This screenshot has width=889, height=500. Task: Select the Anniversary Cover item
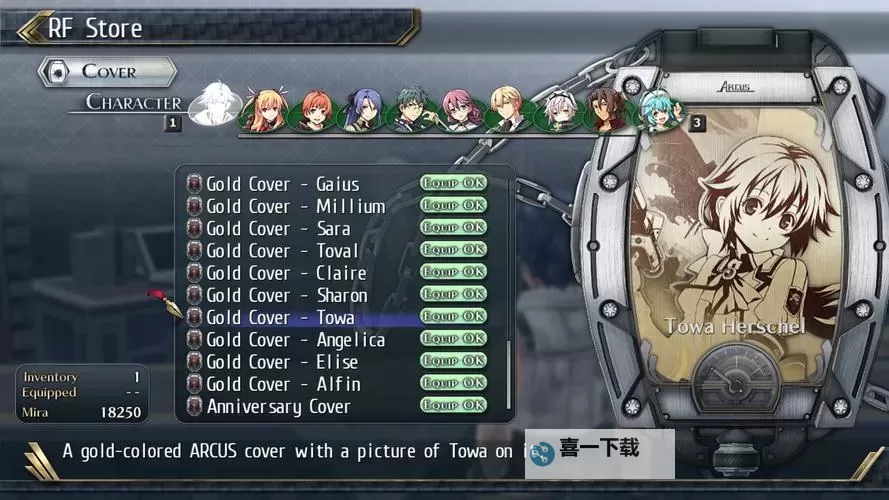point(278,407)
